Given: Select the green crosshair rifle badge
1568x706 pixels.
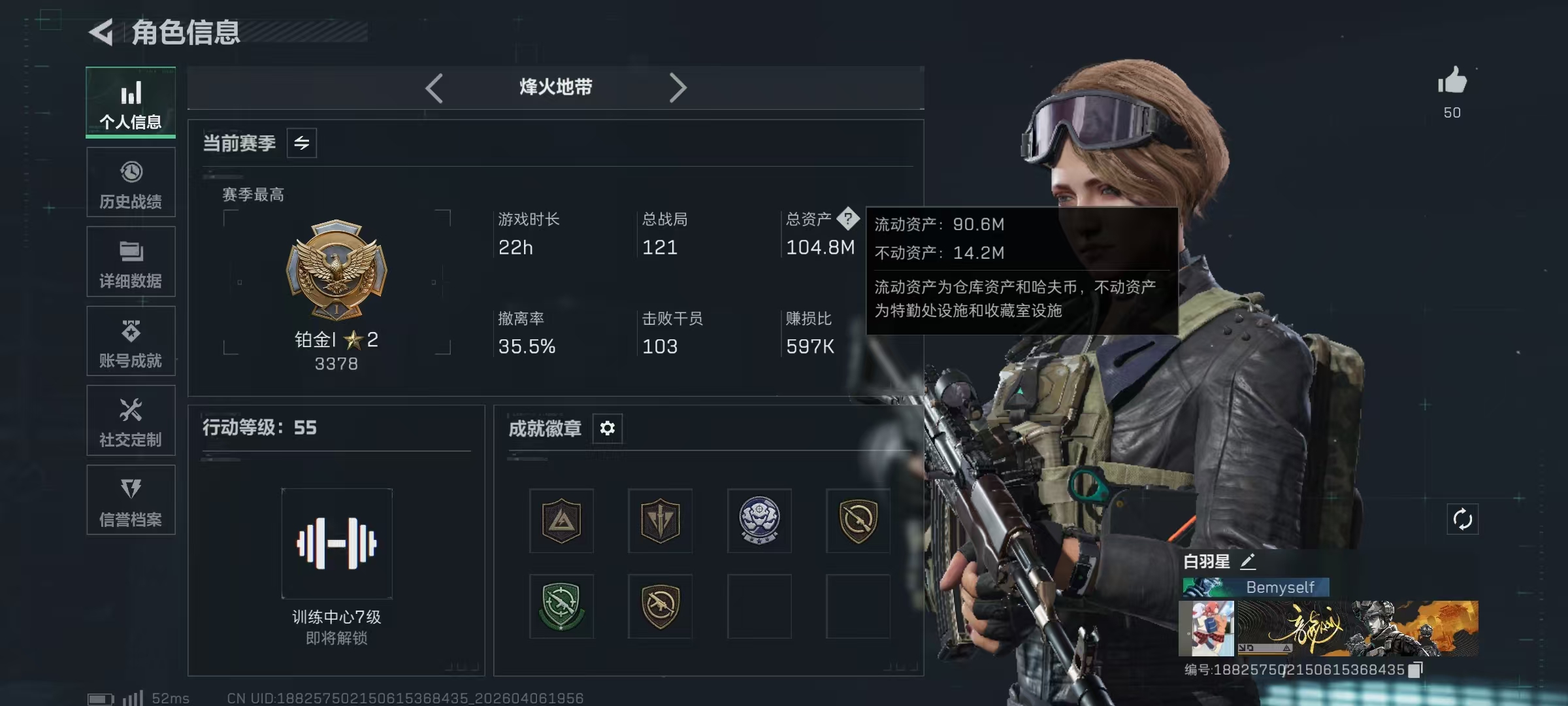Looking at the screenshot, I should [x=561, y=606].
